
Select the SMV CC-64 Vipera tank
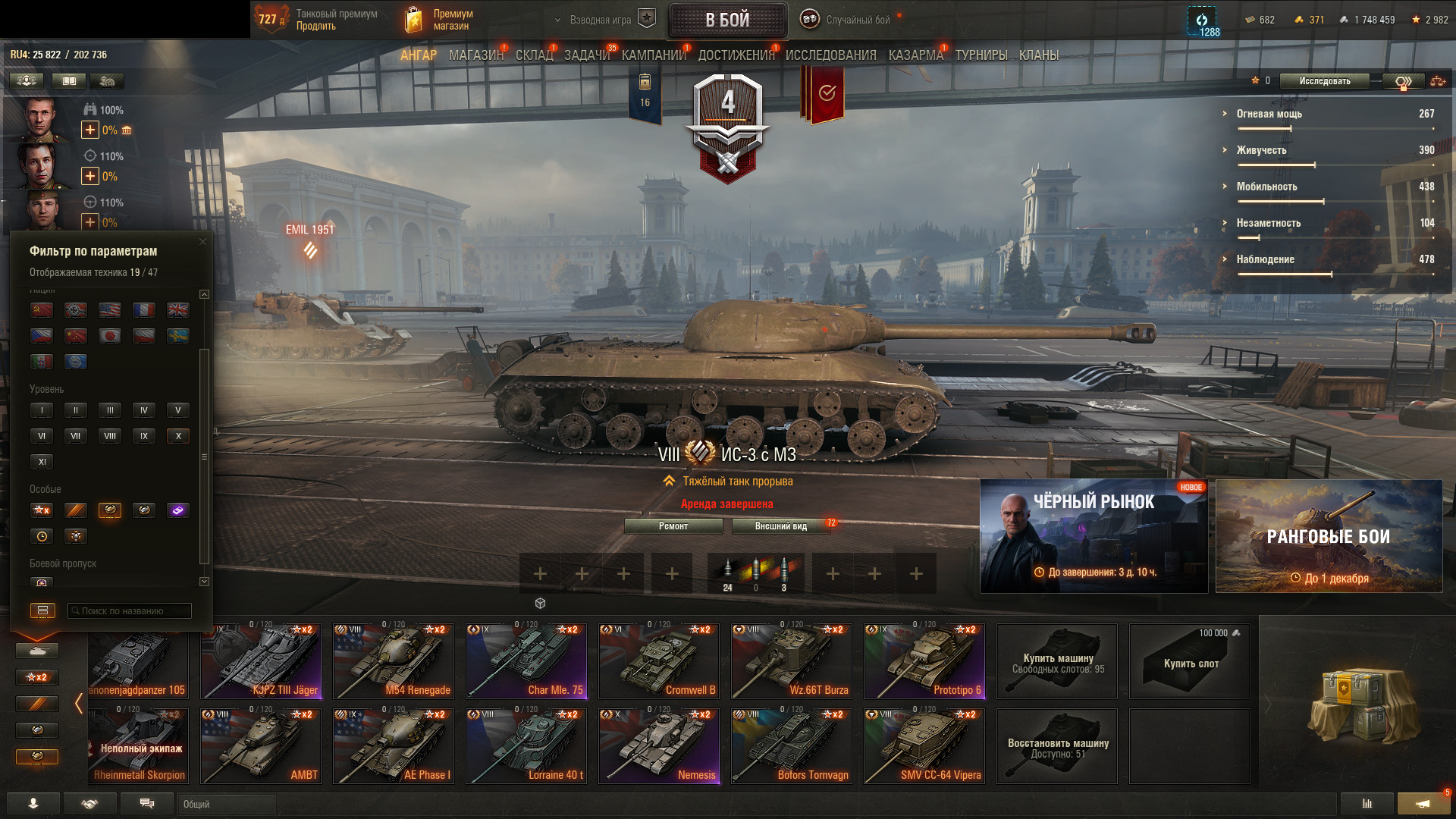point(924,746)
